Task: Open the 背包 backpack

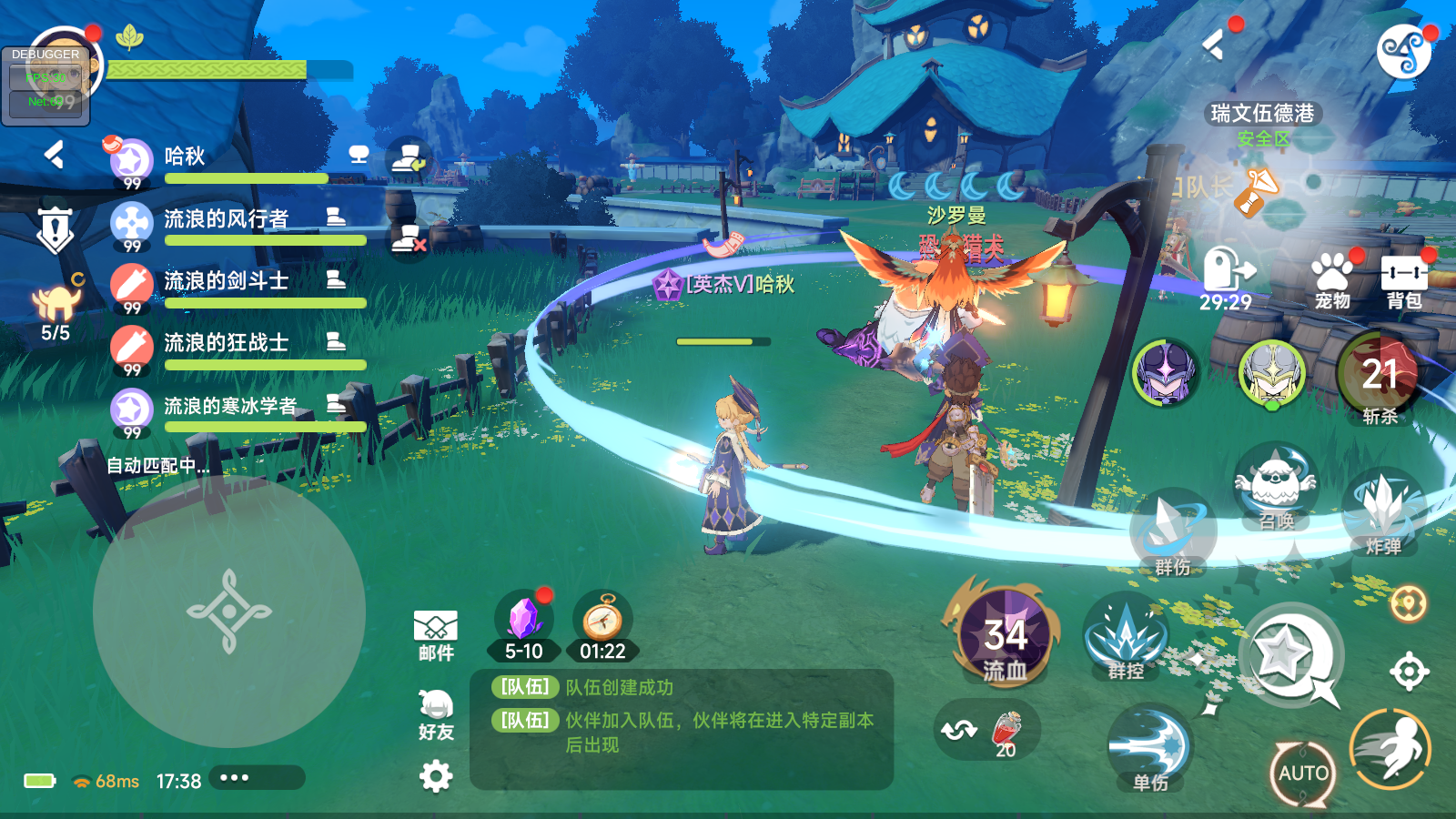Action: point(1403,279)
